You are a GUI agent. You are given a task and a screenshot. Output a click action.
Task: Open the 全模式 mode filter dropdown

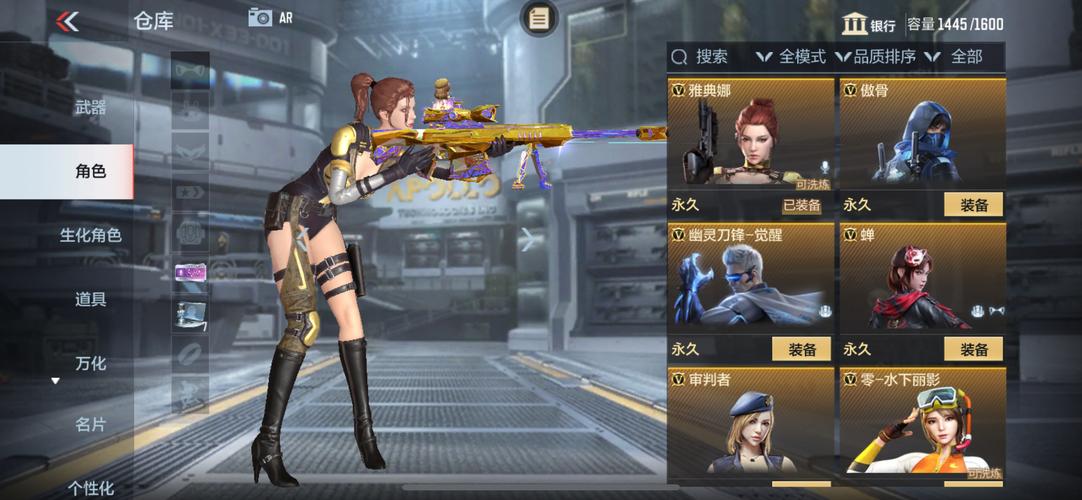pos(791,57)
